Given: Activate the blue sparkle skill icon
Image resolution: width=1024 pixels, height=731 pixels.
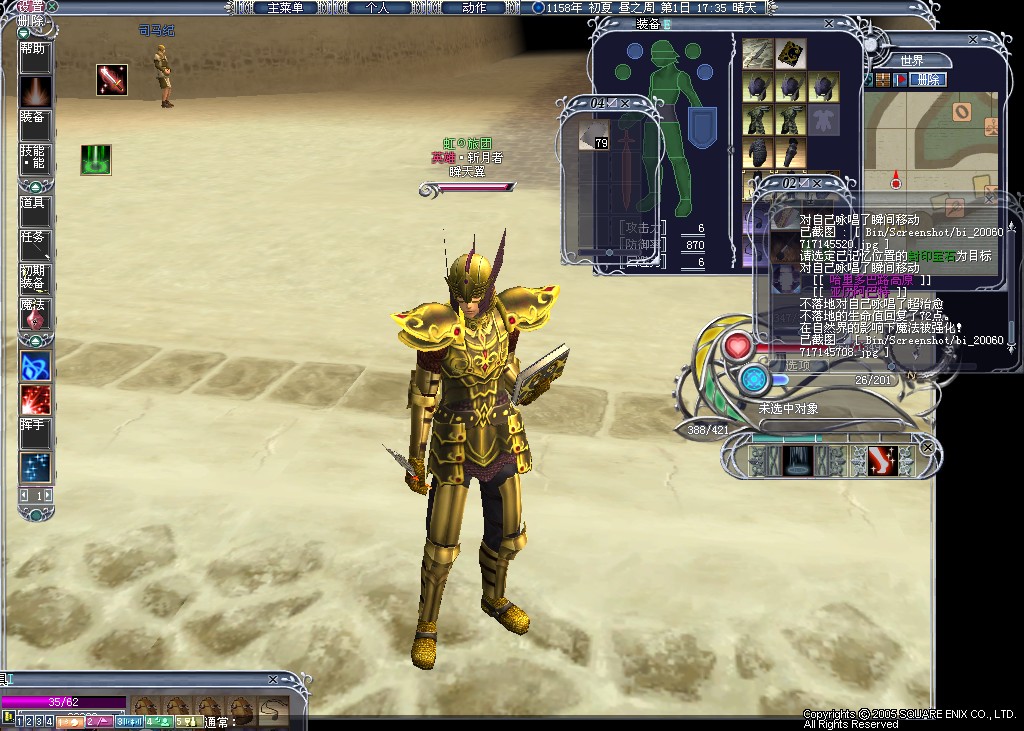Looking at the screenshot, I should [x=36, y=466].
